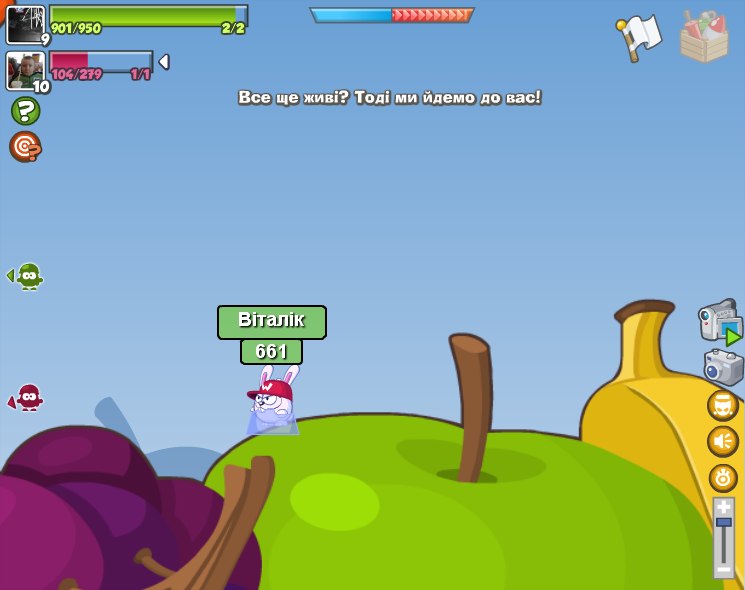Zoom in with the plus button
The image size is (745, 590).
pyautogui.click(x=723, y=507)
